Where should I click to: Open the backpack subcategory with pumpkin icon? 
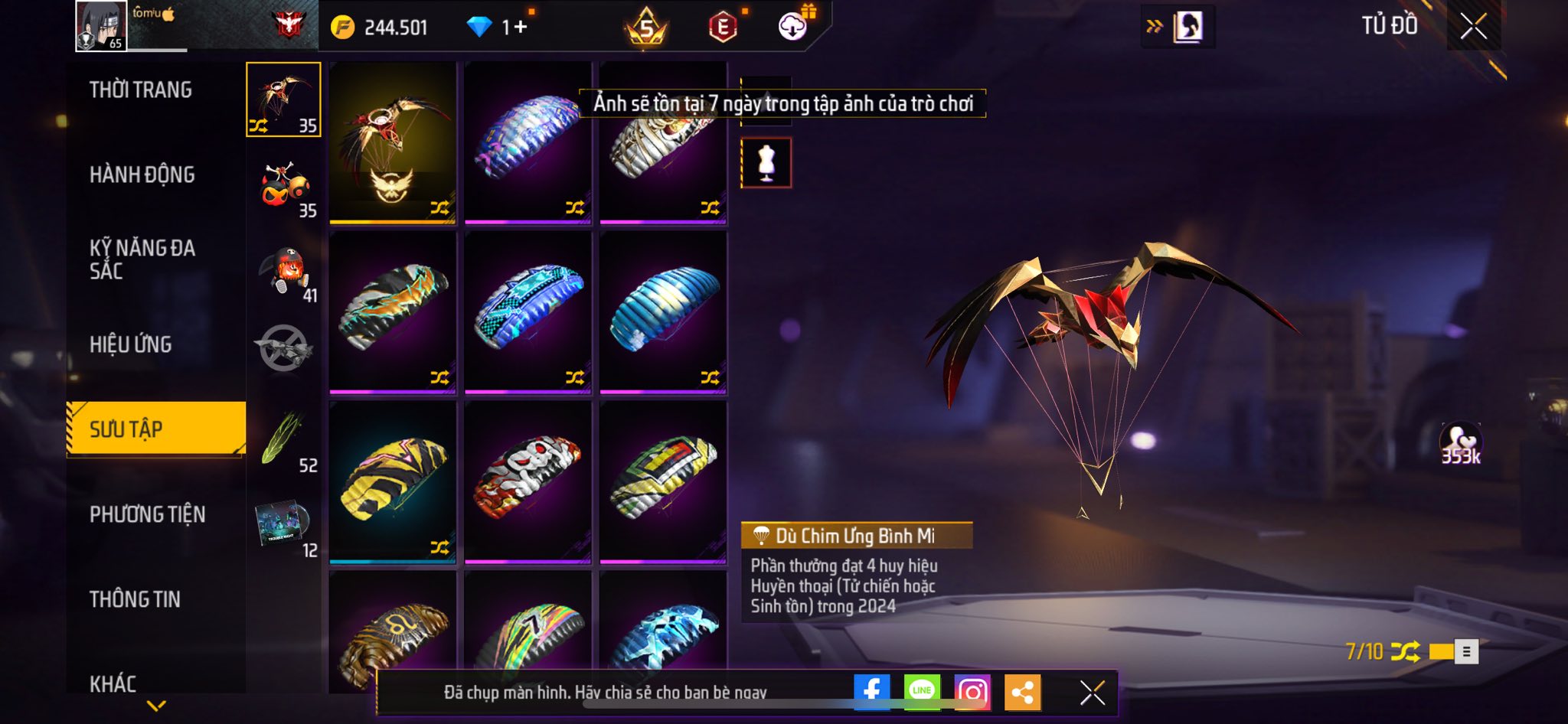284,270
